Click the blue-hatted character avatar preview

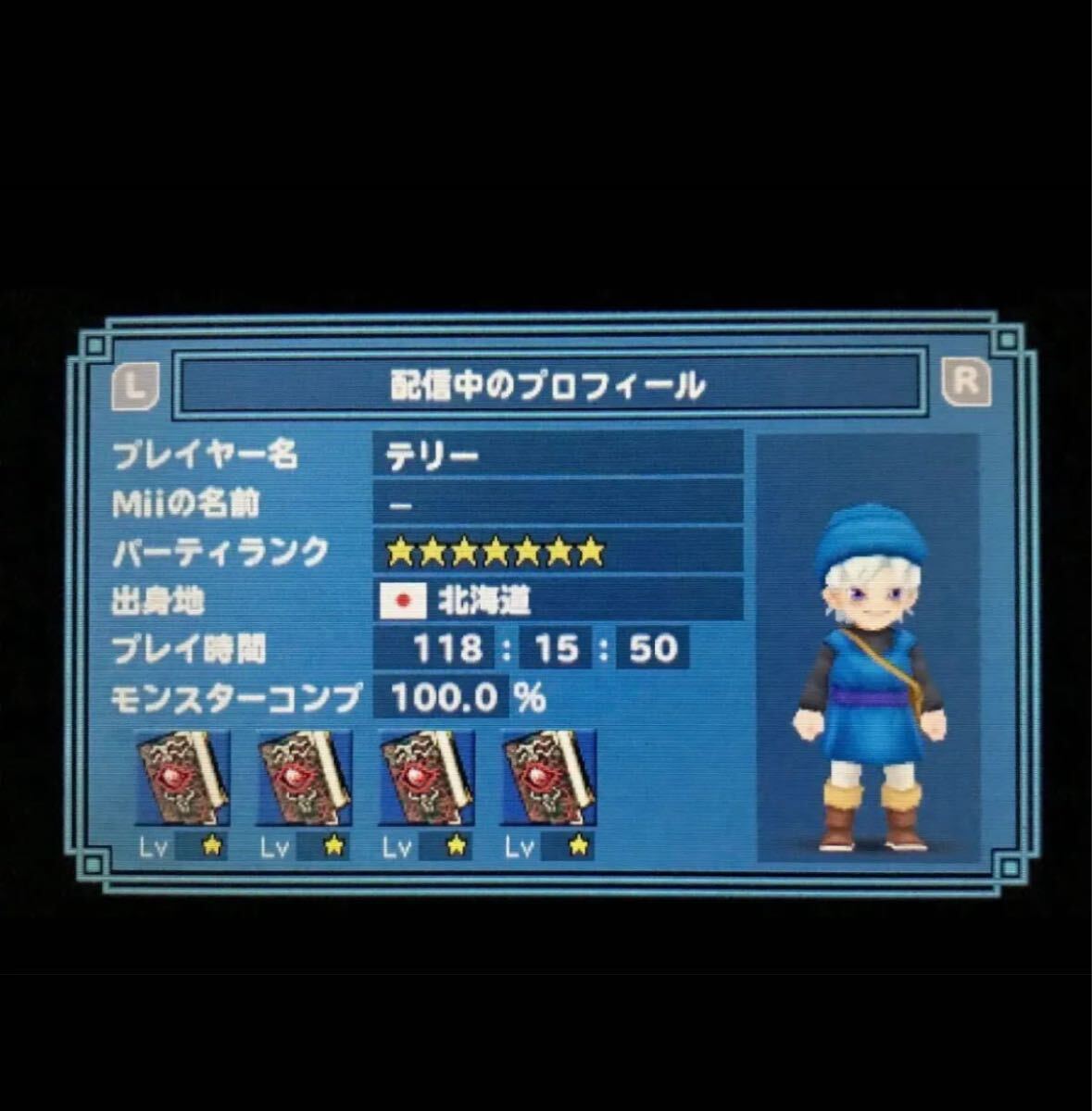pyautogui.click(x=869, y=676)
